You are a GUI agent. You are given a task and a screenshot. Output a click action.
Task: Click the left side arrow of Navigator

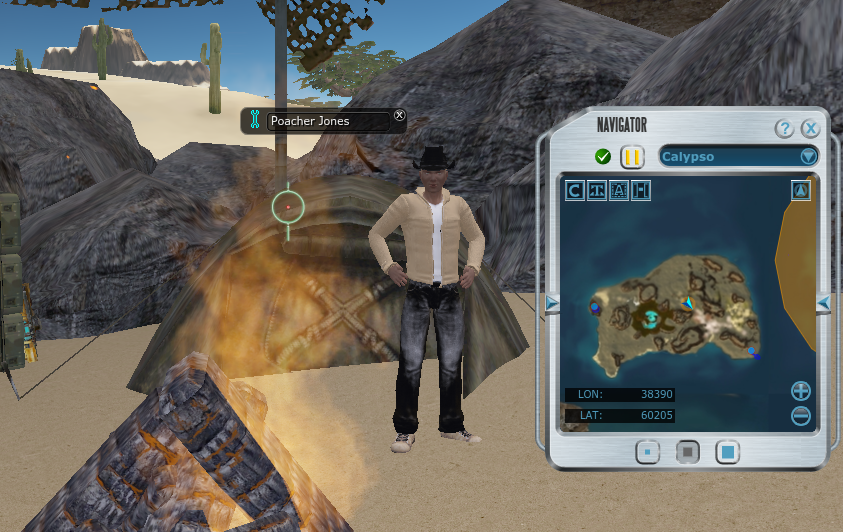[x=552, y=303]
